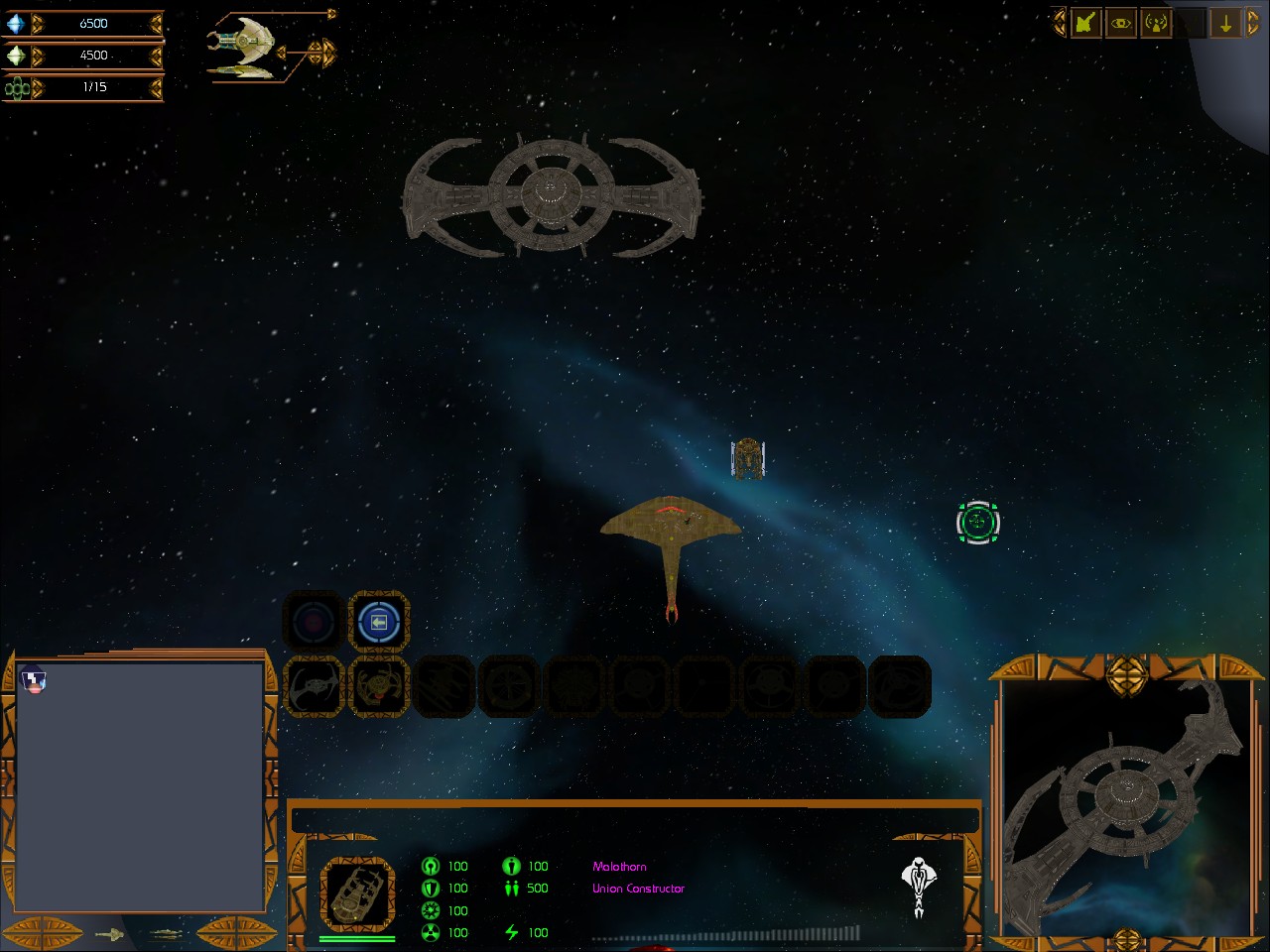Click the top-bar icon left of the eye

click(x=1085, y=23)
